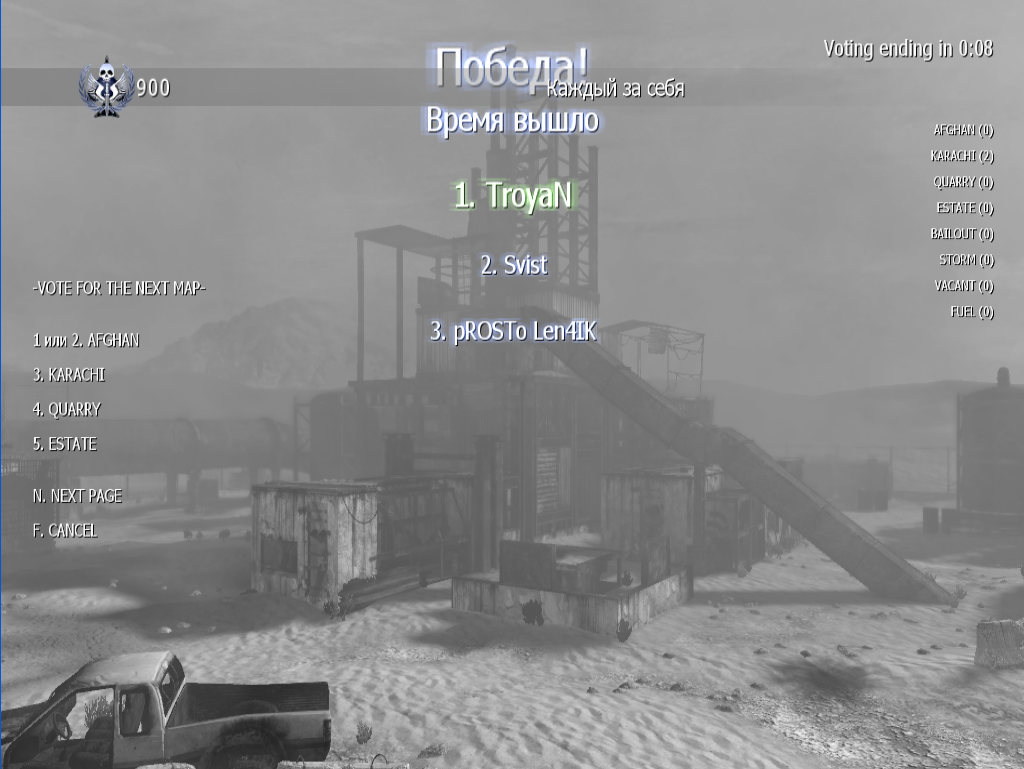Choose third-place player pROSTo Len4IK

coord(513,332)
